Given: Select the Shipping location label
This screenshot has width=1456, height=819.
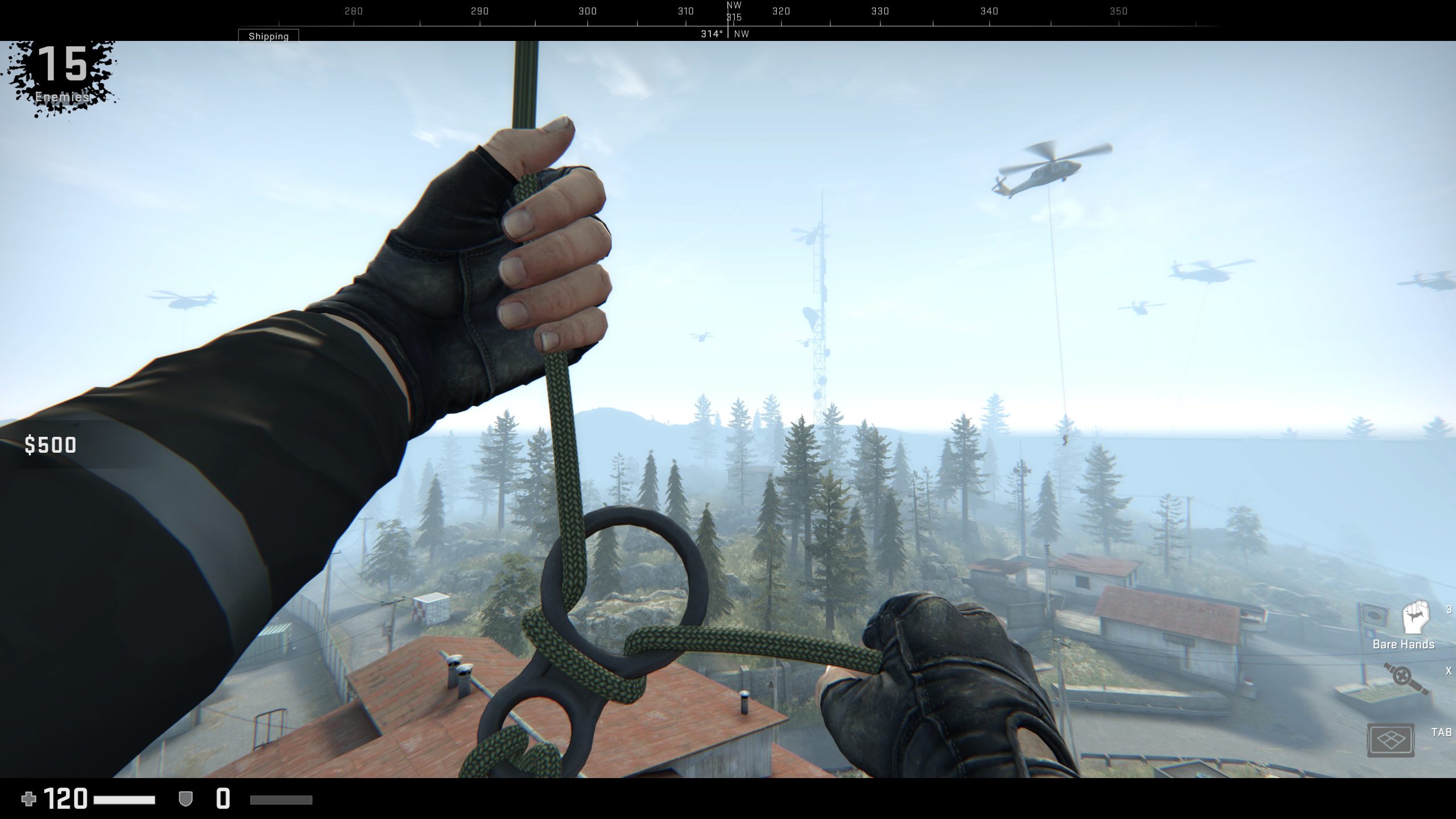Looking at the screenshot, I should pyautogui.click(x=270, y=36).
